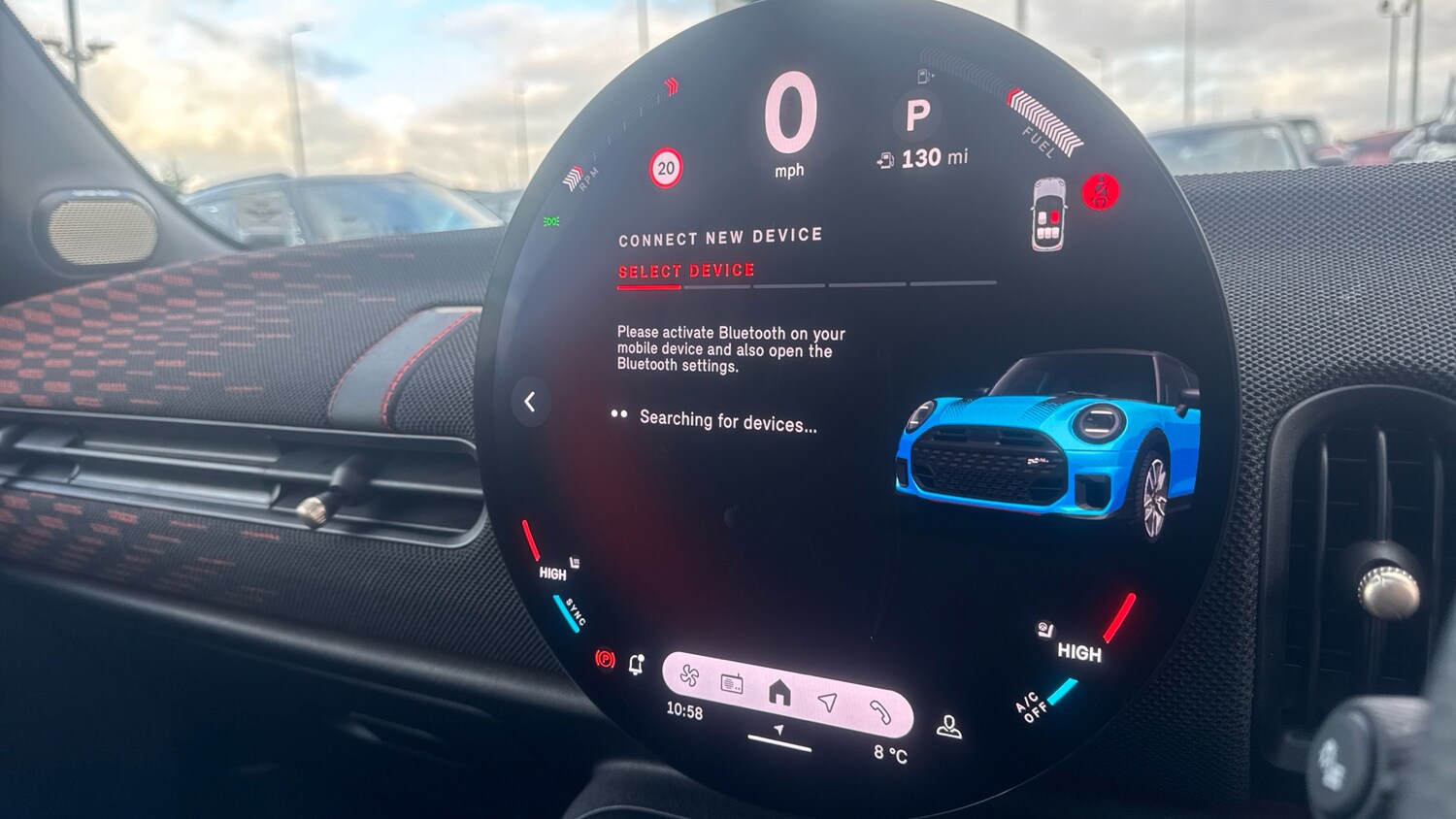Screen dimensions: 1456x819
Task: Tap the 20 speed limit badge
Action: 665,167
